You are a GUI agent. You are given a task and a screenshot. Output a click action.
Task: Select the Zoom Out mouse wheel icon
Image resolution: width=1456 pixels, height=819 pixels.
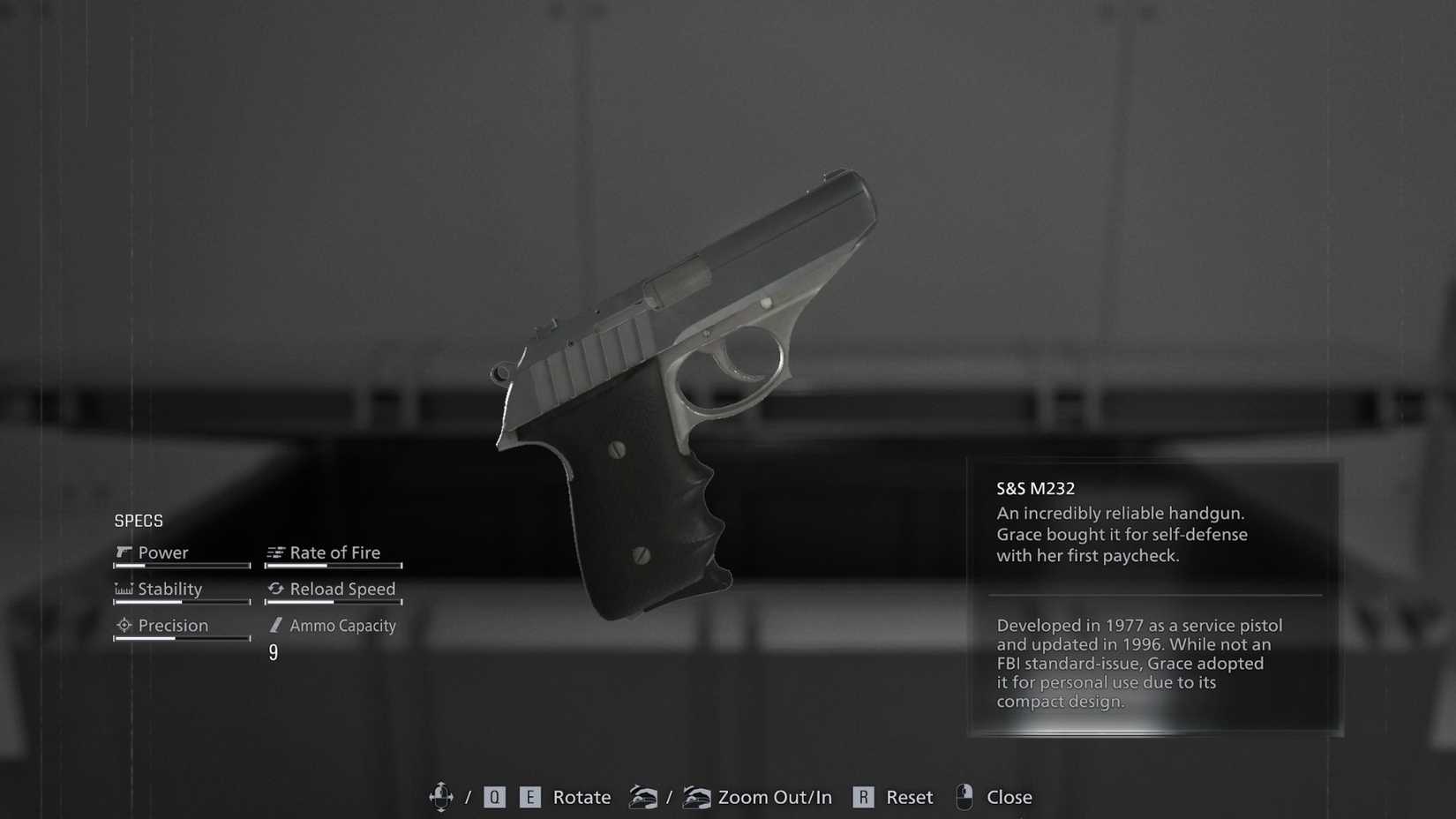[x=645, y=797]
